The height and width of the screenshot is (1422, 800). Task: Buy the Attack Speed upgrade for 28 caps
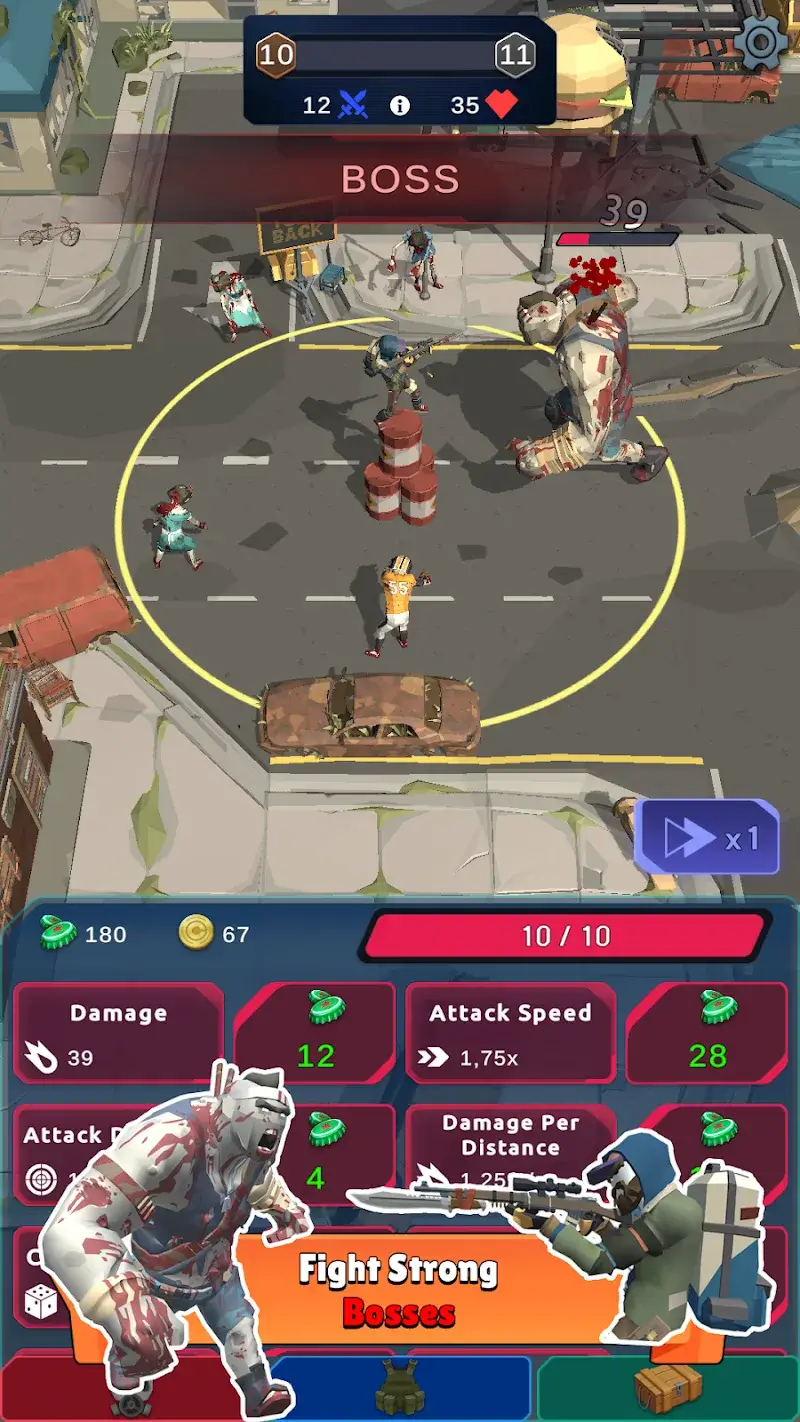pos(707,1034)
